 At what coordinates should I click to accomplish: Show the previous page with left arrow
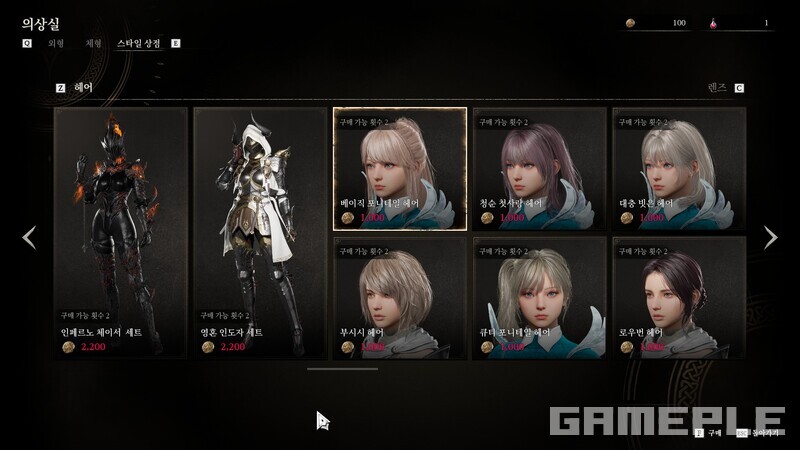click(x=29, y=237)
